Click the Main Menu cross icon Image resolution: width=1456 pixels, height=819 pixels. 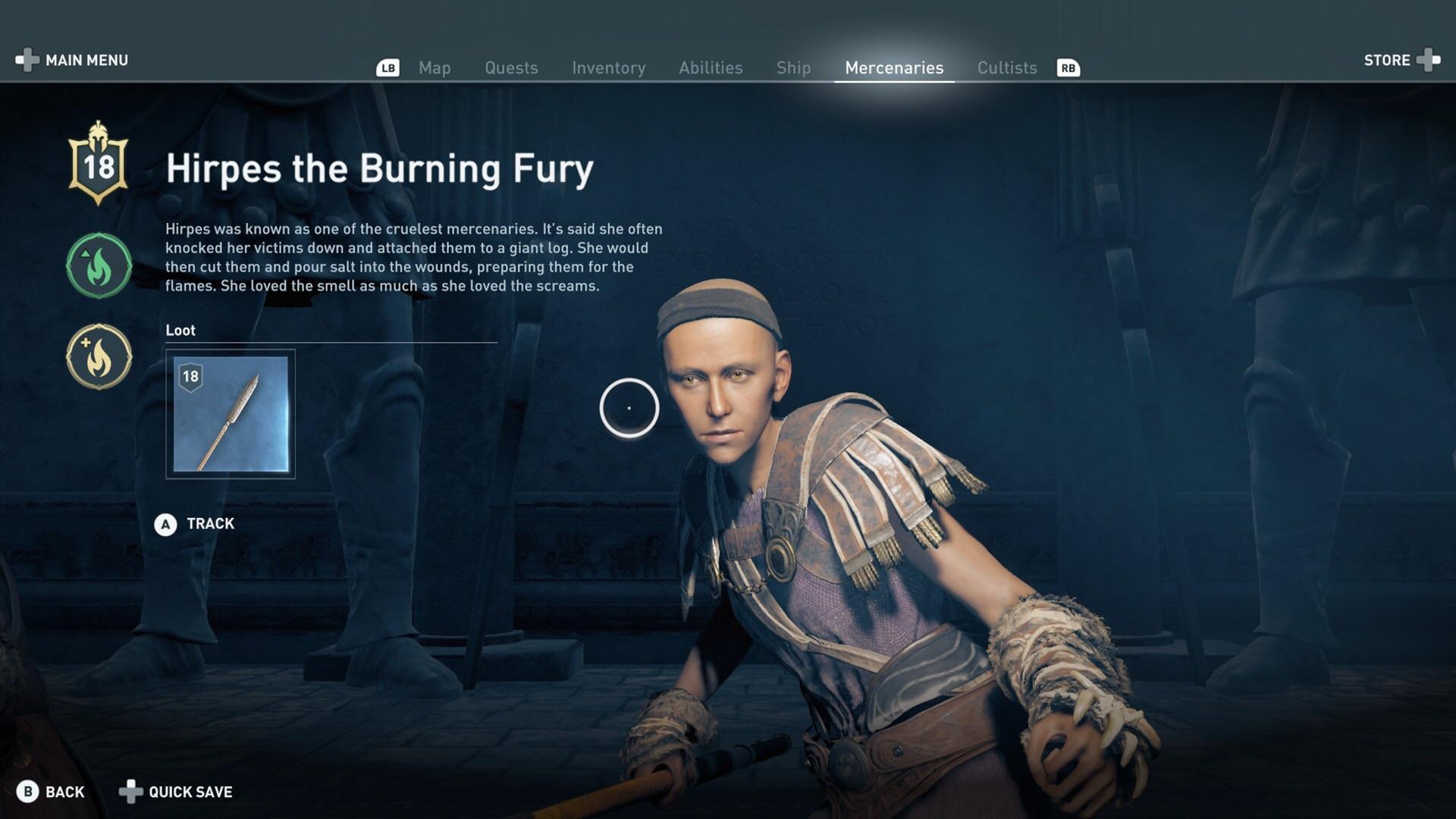click(x=25, y=60)
